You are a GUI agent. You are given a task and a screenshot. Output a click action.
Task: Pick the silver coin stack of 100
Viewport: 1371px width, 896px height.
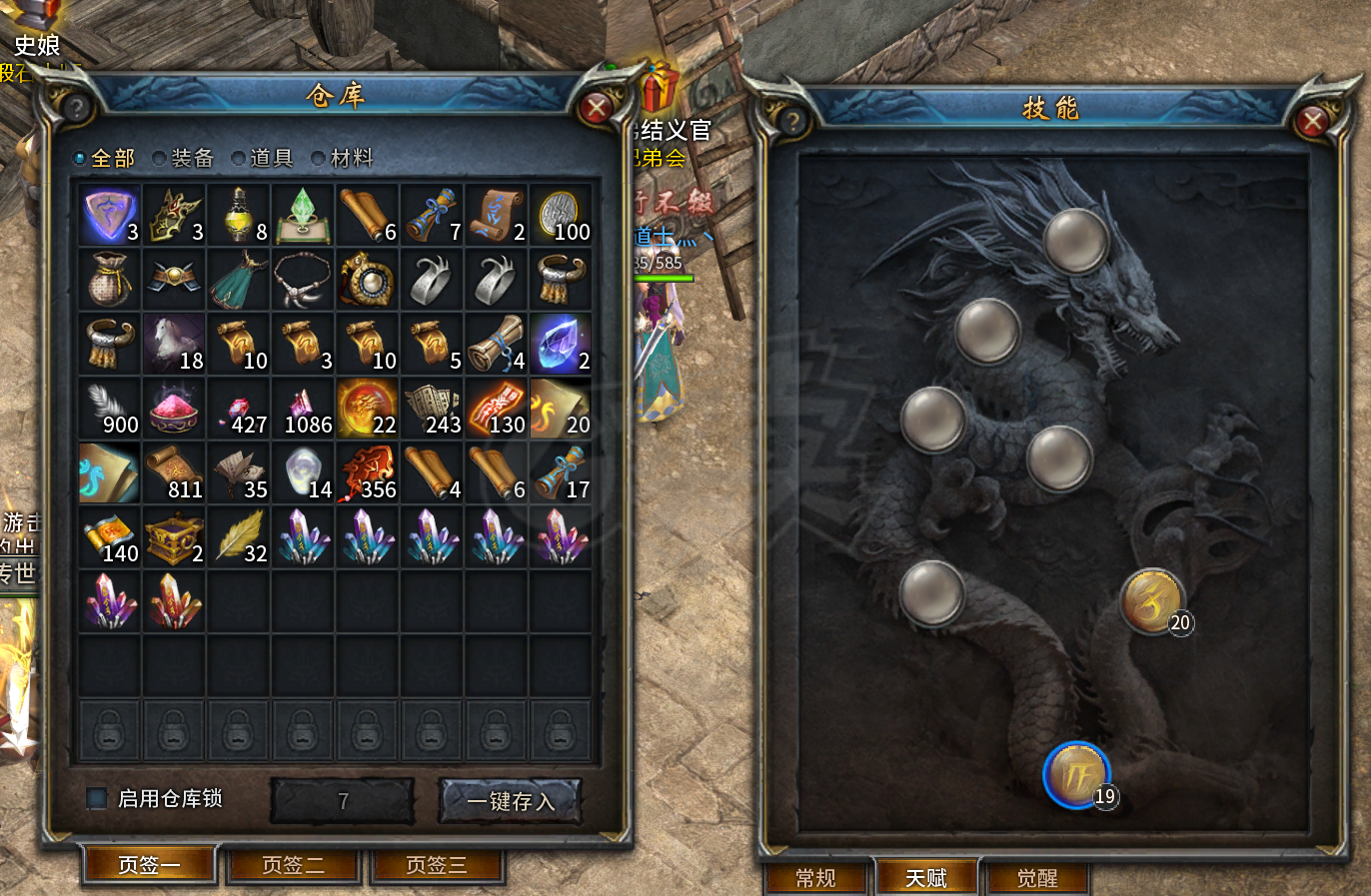click(560, 215)
